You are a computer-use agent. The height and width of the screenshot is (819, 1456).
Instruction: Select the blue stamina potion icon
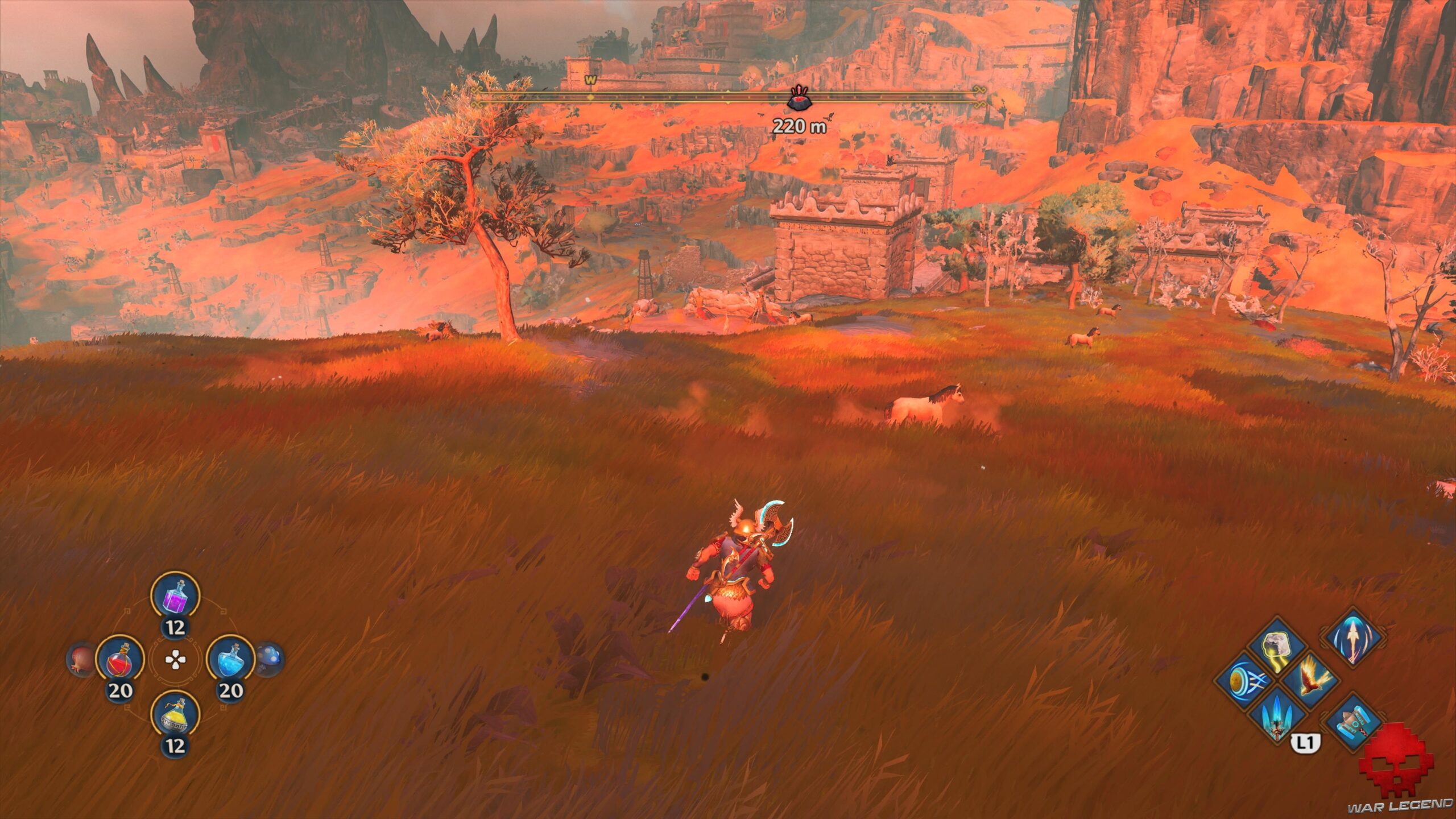[x=232, y=659]
